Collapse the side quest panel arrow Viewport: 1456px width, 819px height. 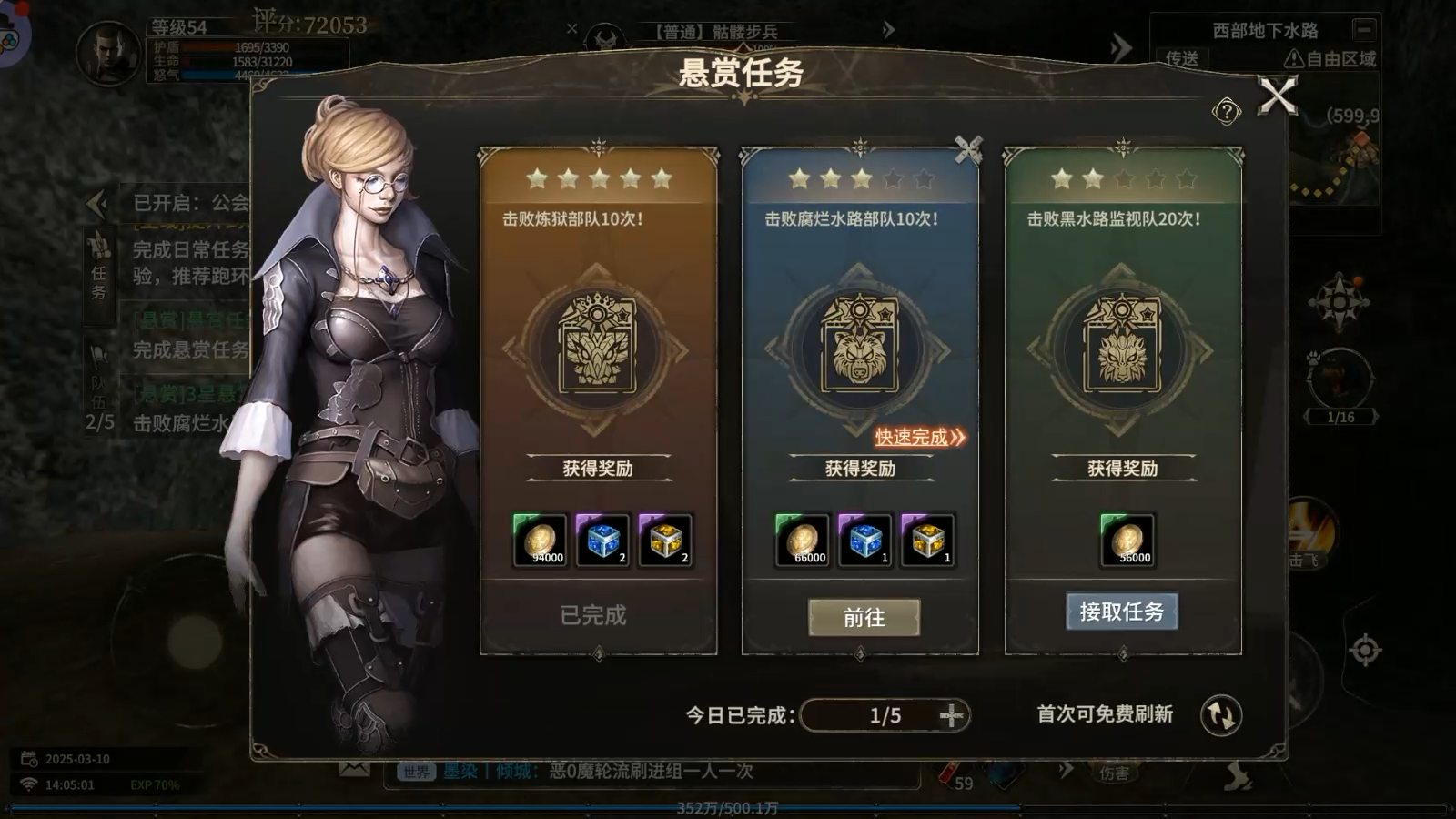coord(96,203)
